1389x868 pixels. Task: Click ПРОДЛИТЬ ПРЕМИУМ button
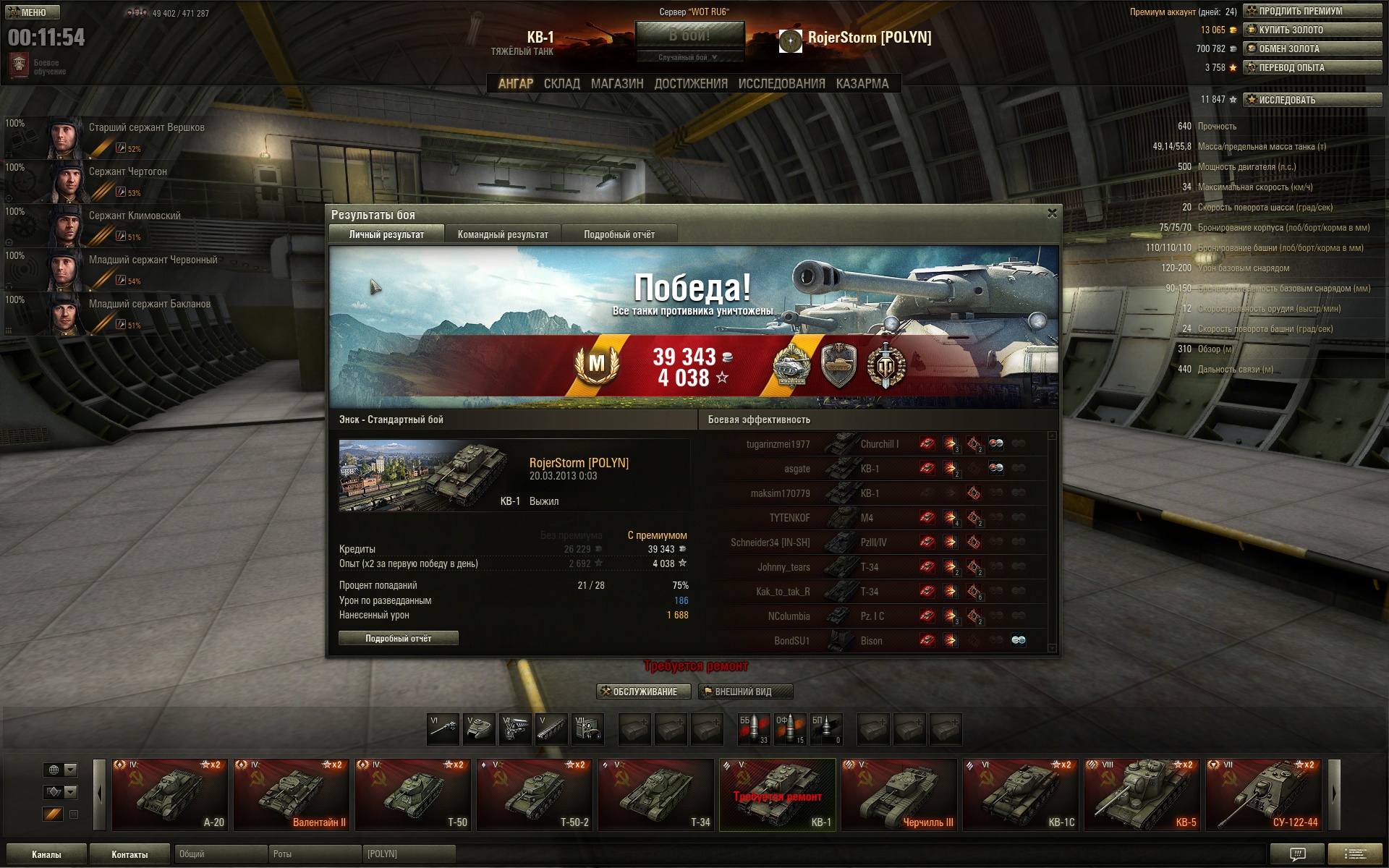tap(1312, 11)
